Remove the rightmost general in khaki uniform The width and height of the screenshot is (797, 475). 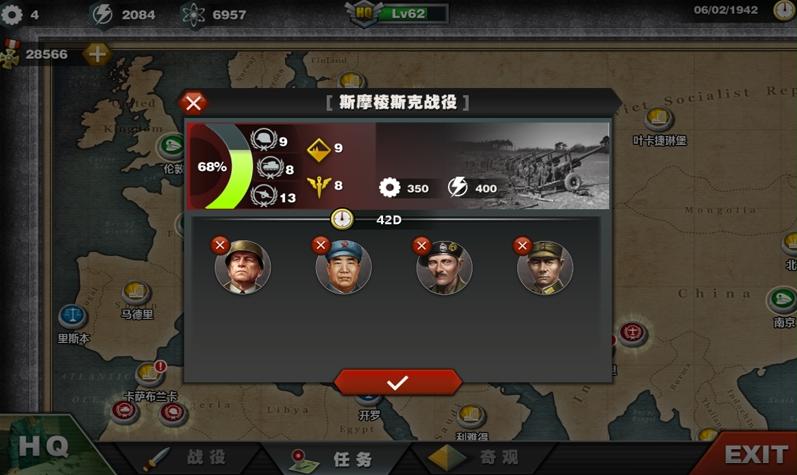522,245
